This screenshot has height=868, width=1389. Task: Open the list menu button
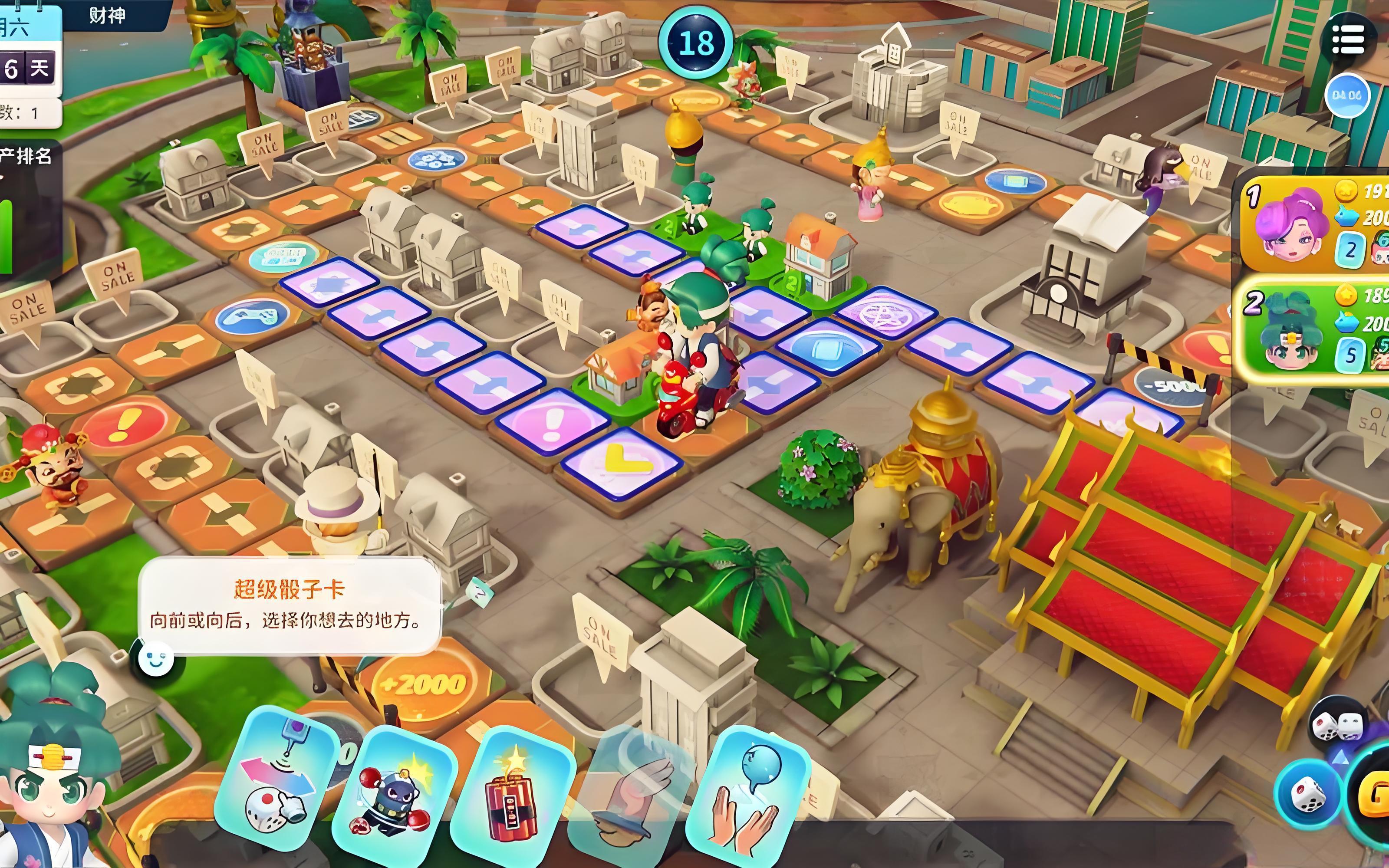(1348, 39)
